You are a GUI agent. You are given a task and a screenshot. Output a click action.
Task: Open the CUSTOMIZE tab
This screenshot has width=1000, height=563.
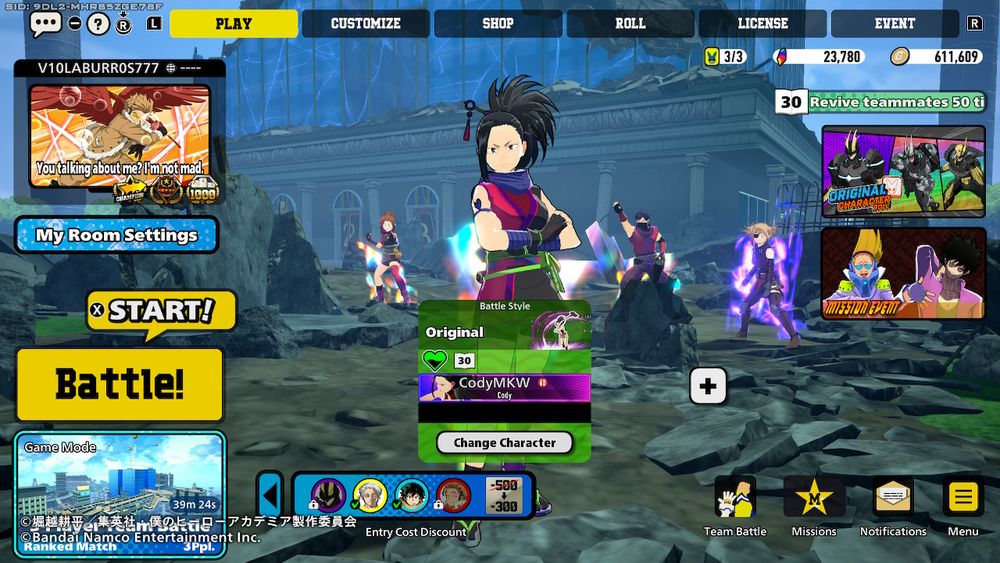pos(365,24)
